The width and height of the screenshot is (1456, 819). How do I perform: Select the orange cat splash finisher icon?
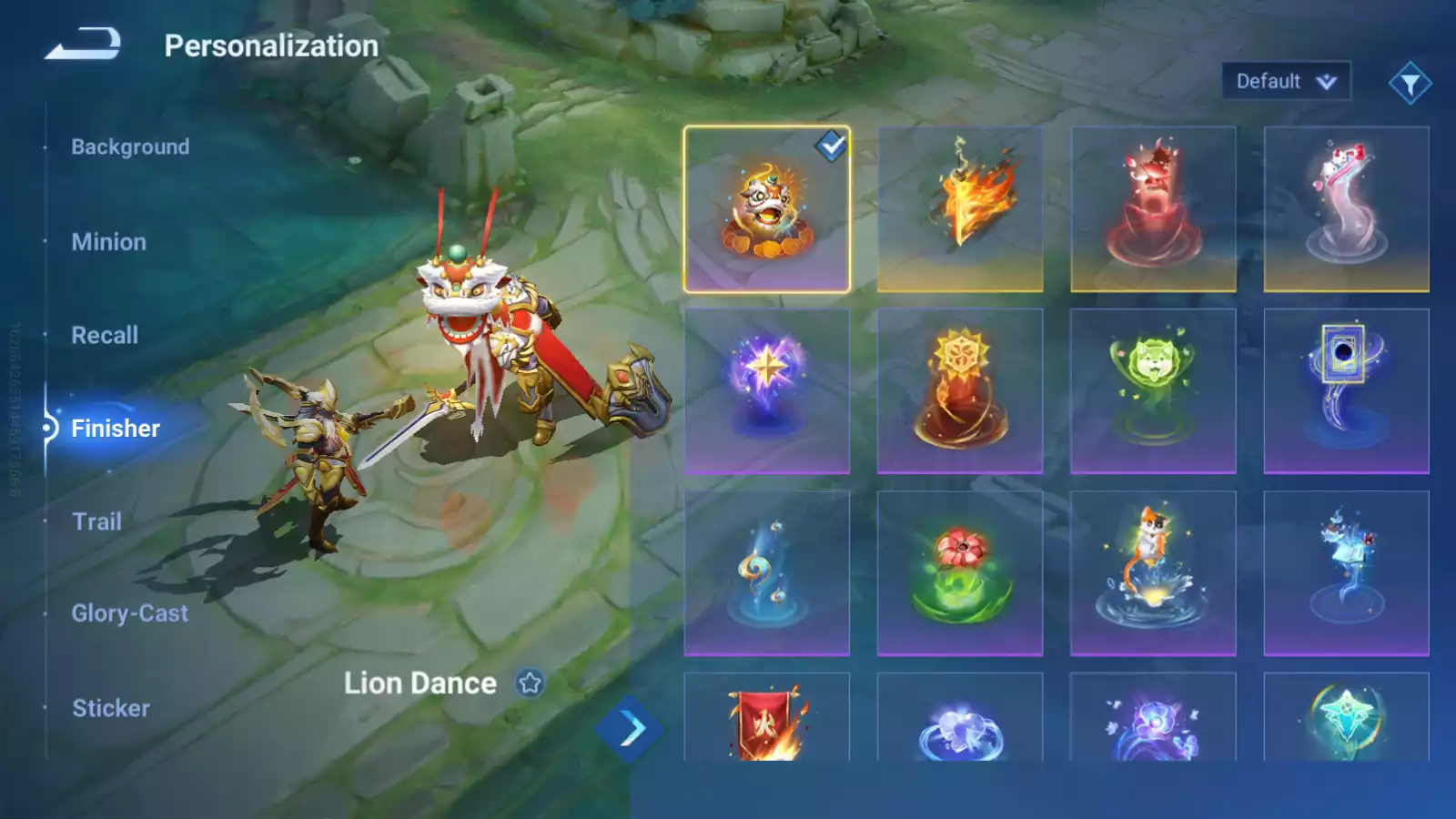(x=1153, y=573)
